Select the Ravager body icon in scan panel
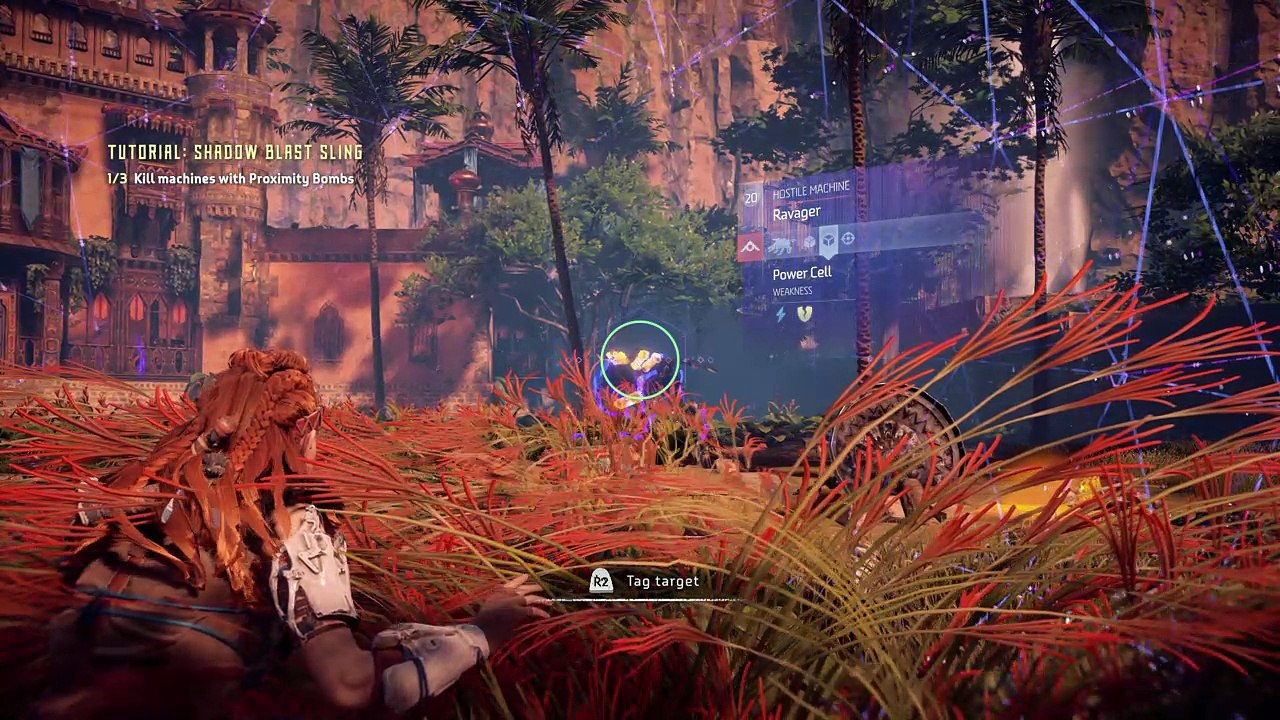 781,243
